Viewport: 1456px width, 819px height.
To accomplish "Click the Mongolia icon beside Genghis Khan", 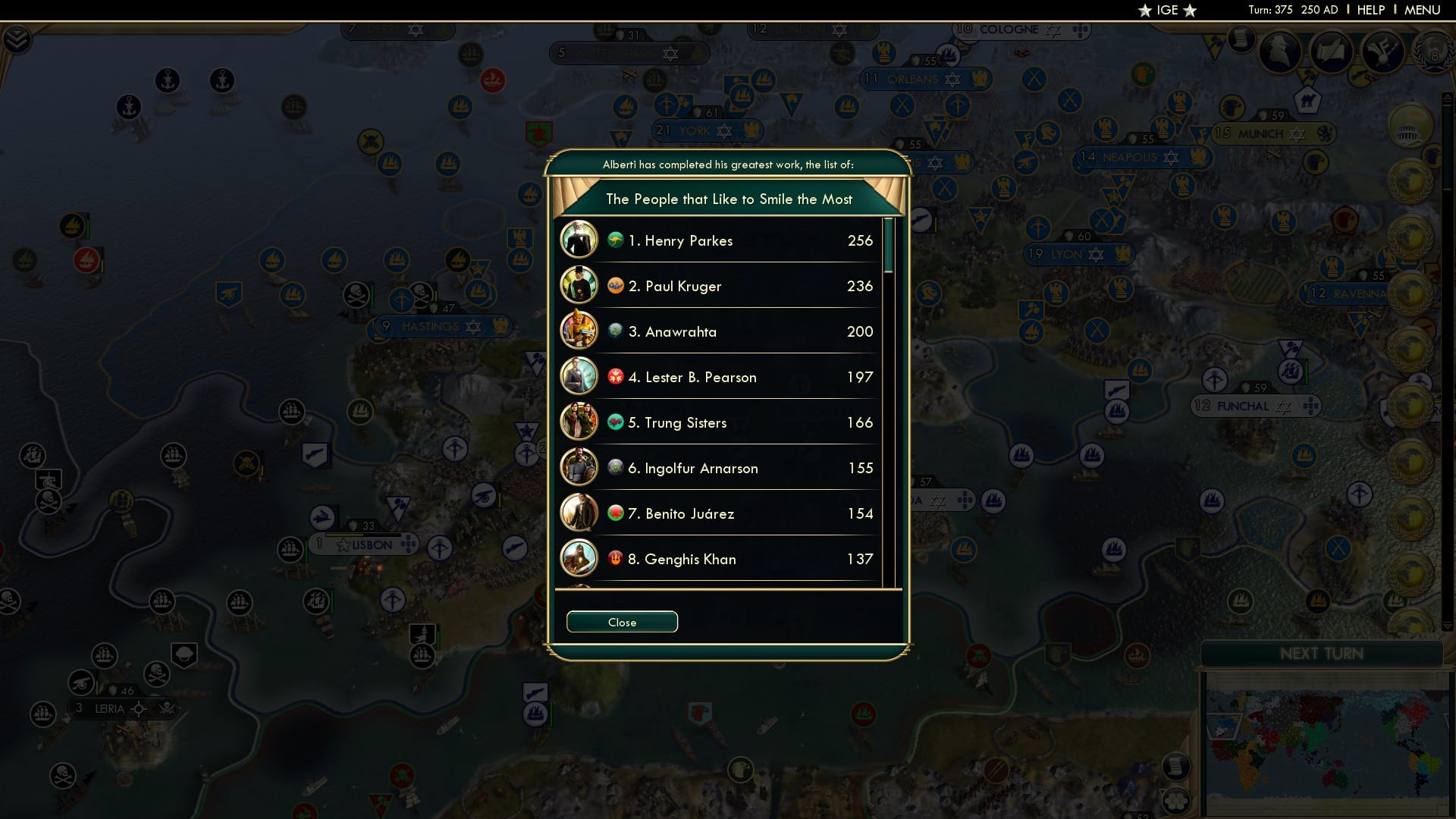I will pos(615,559).
